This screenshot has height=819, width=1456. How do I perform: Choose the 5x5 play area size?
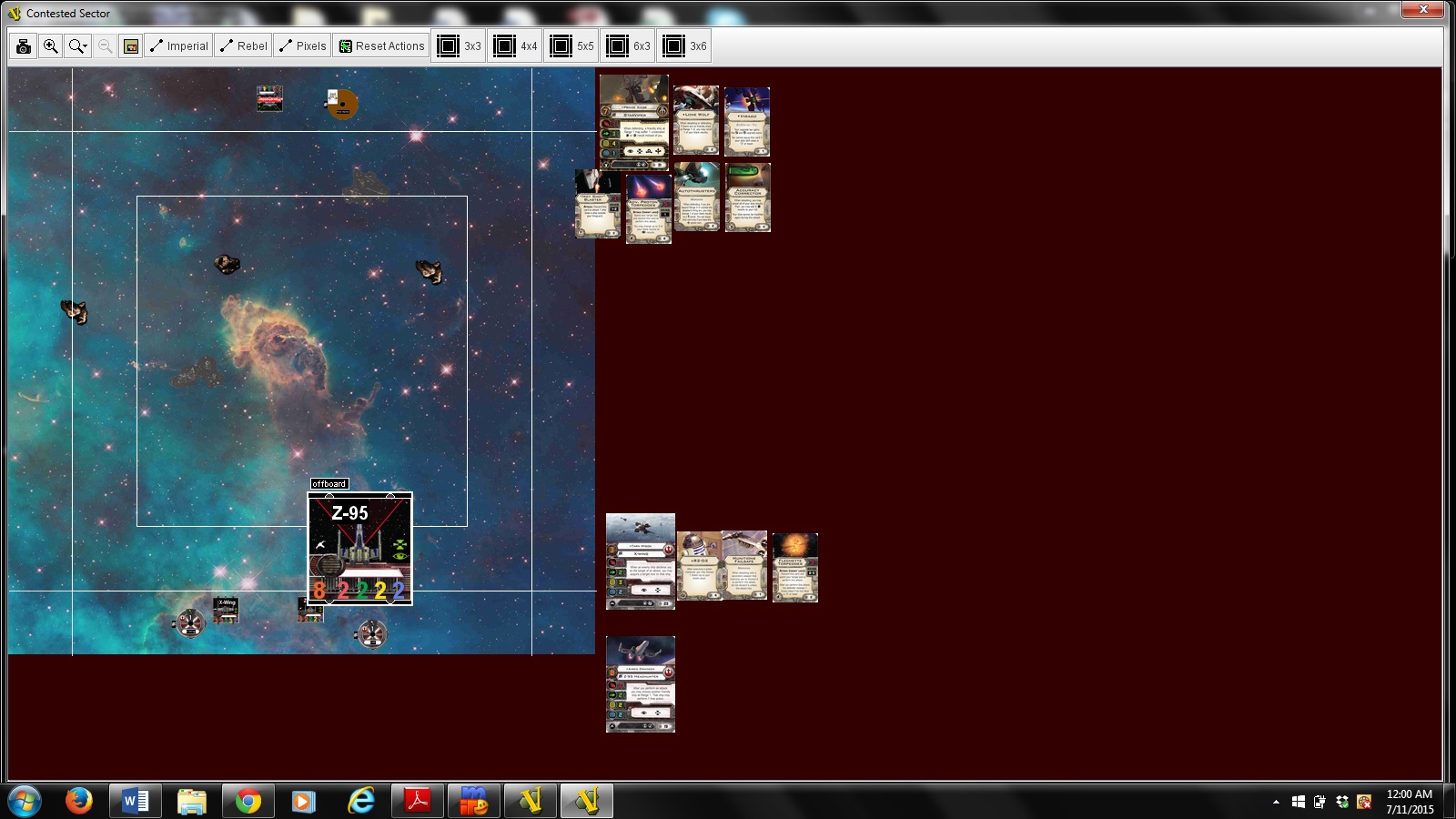[571, 46]
